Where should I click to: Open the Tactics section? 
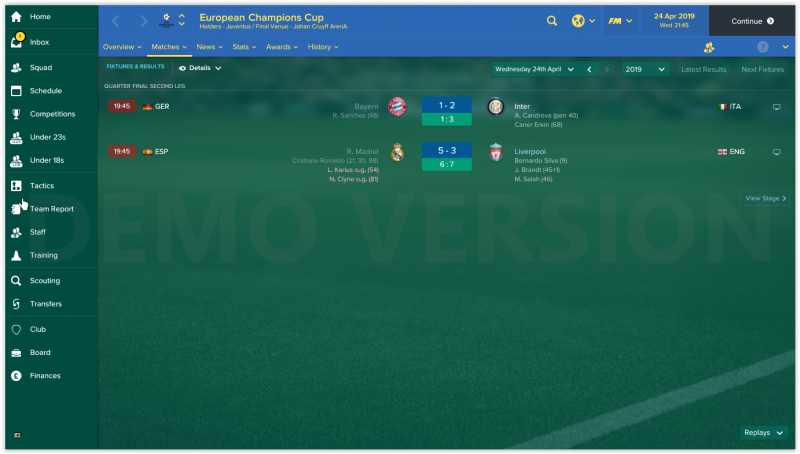point(42,185)
